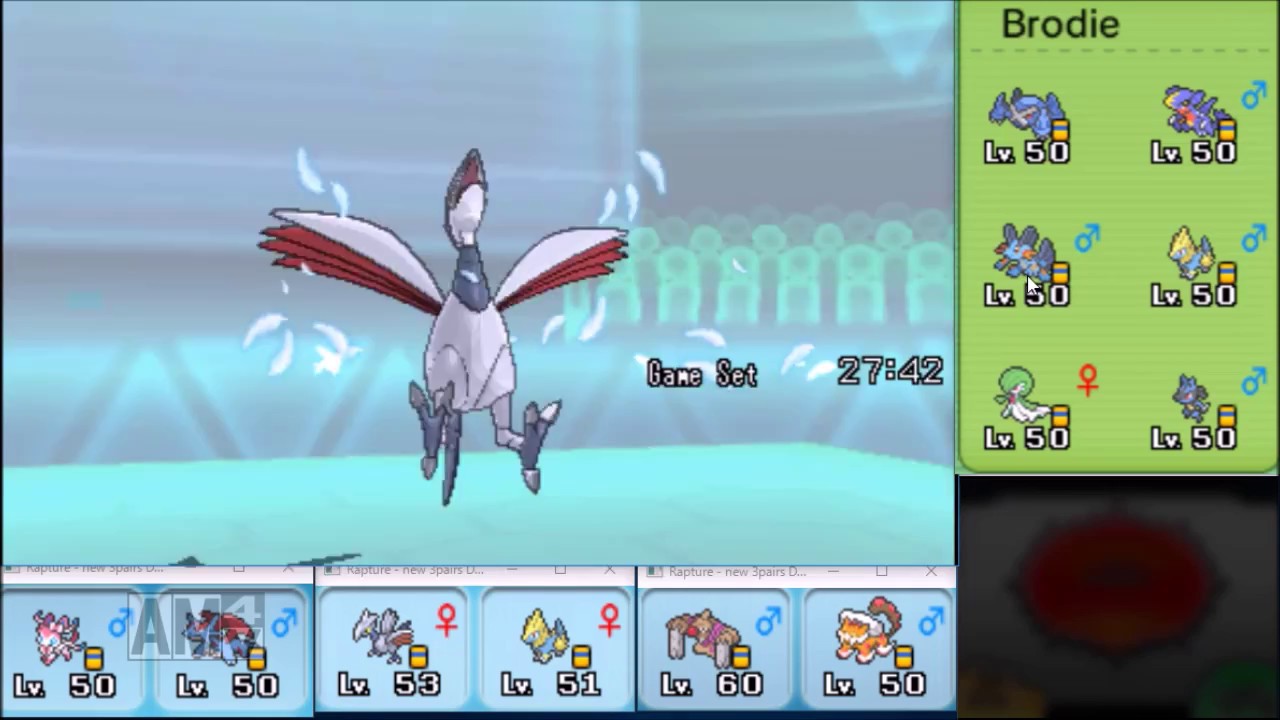1280x720 pixels.
Task: Maximize the rightmost Rapture window
Action: 882,572
